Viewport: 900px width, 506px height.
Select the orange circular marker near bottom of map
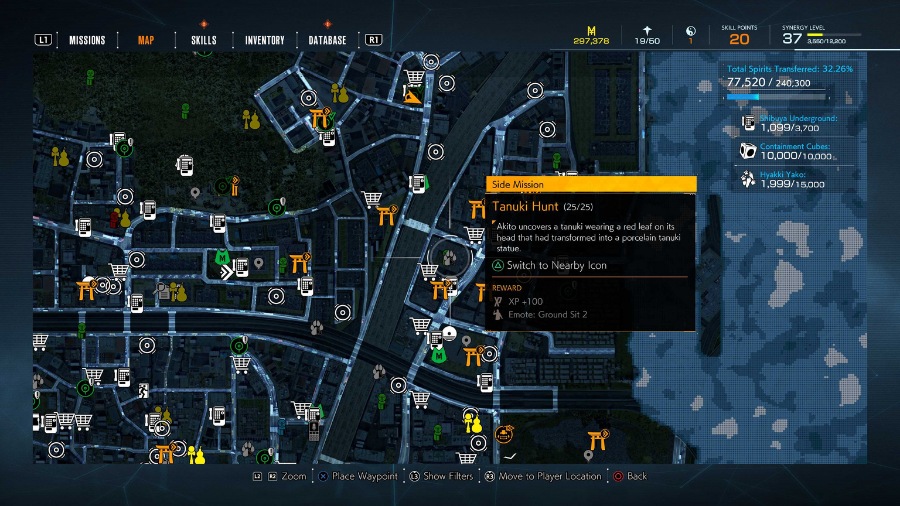(503, 434)
